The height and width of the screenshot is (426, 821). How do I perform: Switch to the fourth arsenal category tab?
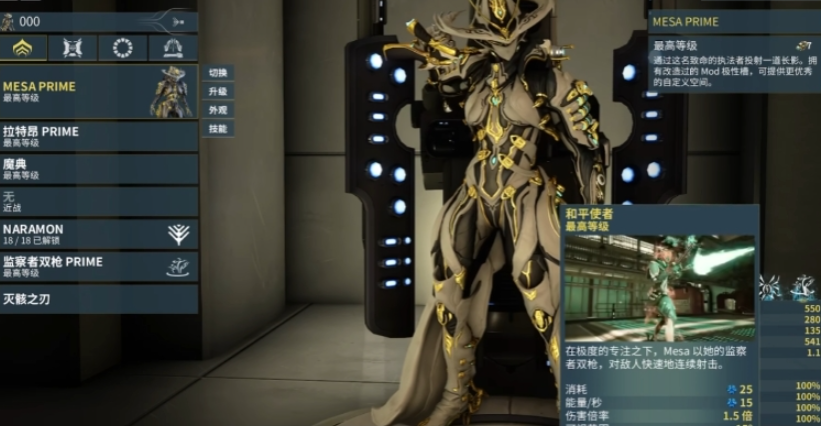(172, 48)
